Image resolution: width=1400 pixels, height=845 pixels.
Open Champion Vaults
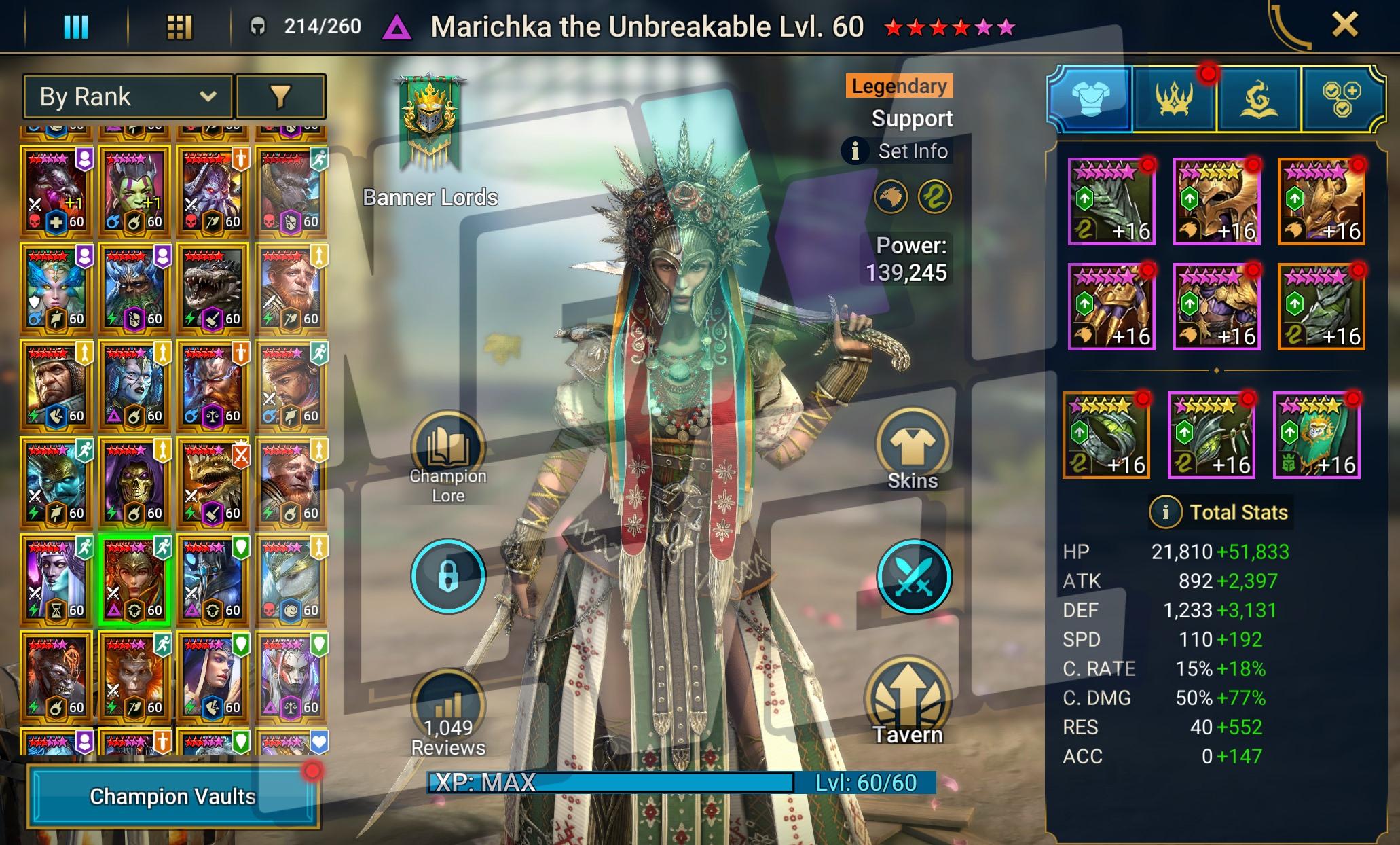pyautogui.click(x=172, y=796)
